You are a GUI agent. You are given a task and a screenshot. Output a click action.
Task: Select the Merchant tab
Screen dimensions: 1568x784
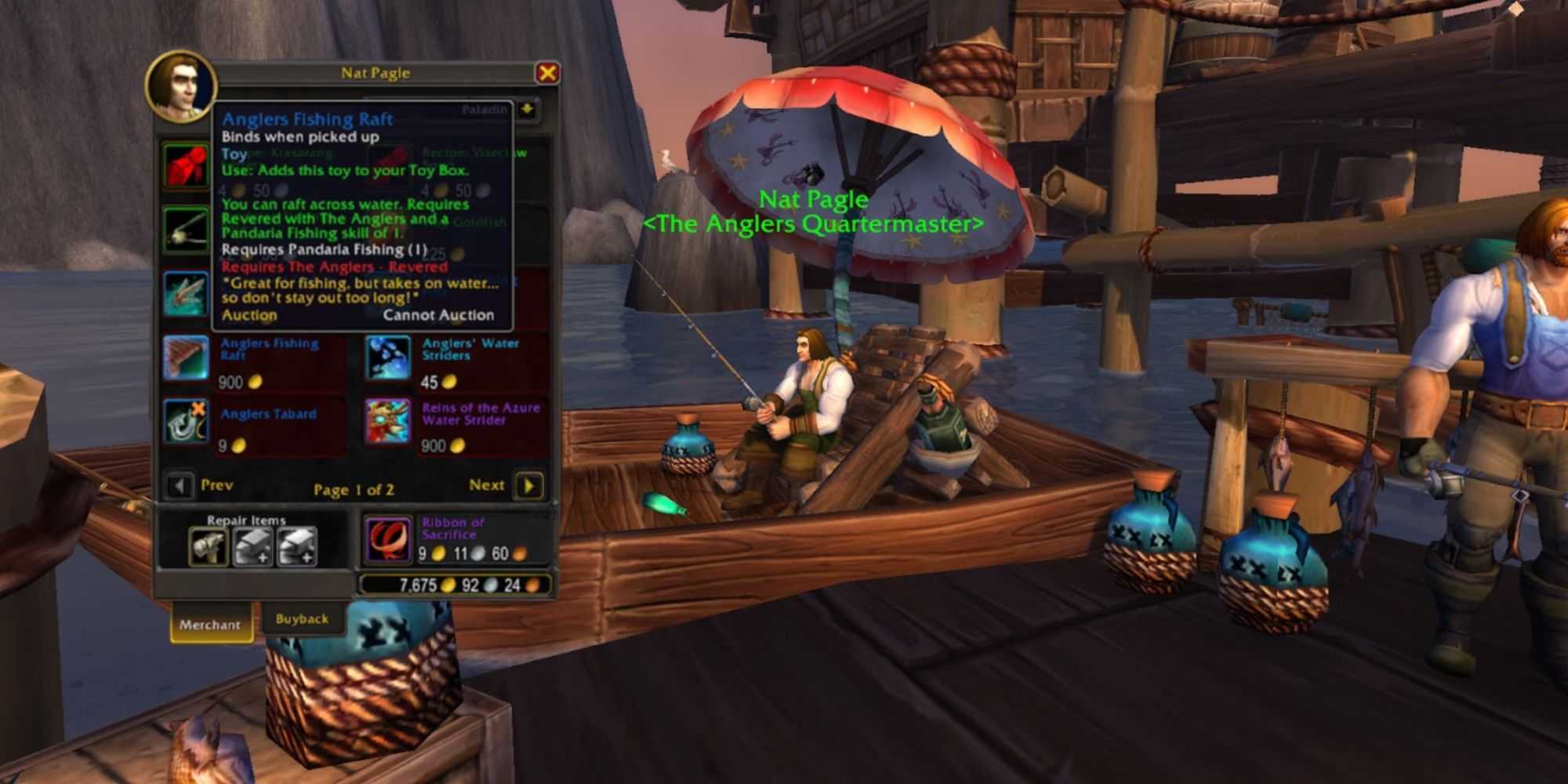pos(209,625)
